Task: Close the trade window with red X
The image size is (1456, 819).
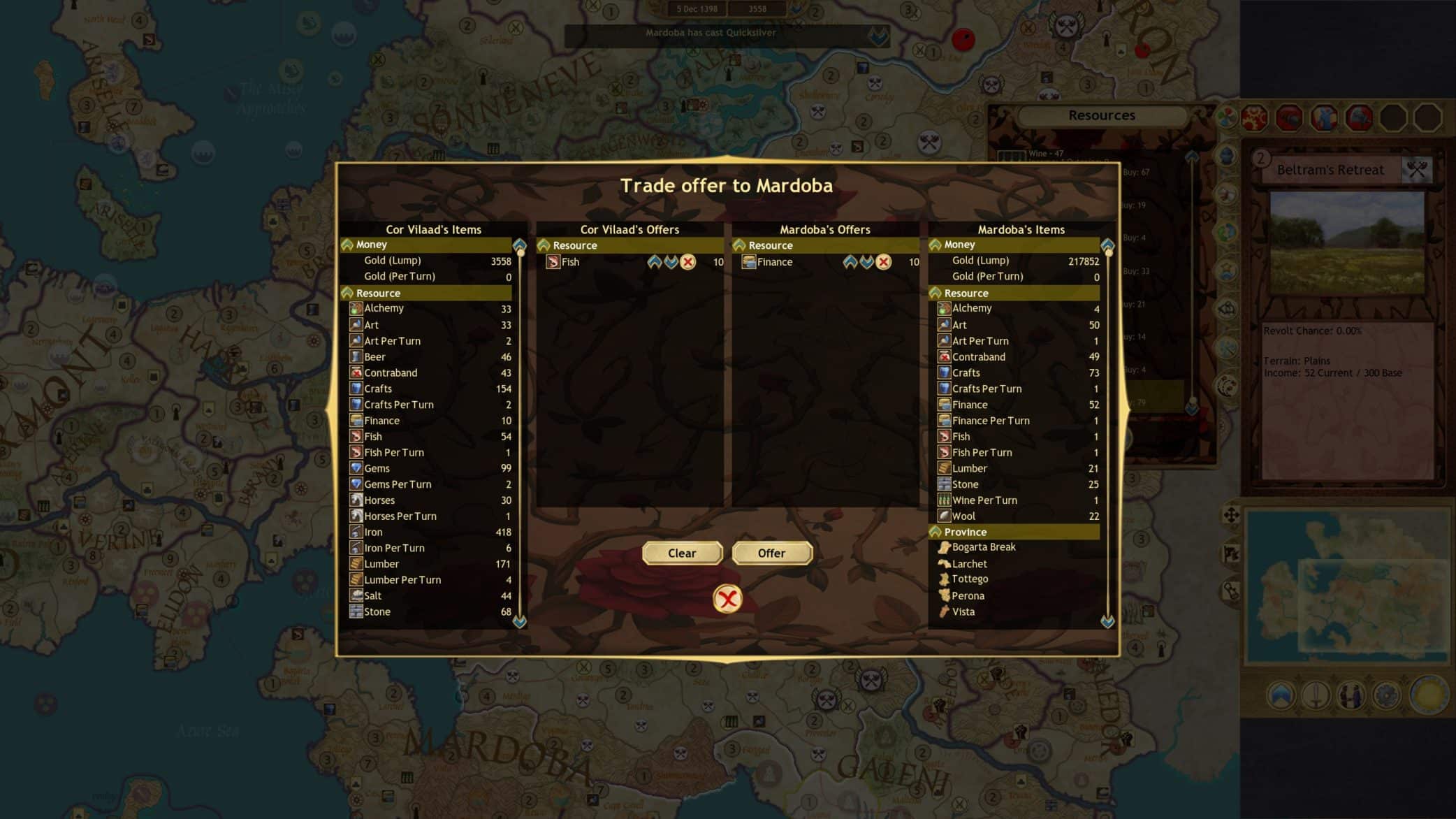Action: click(727, 599)
